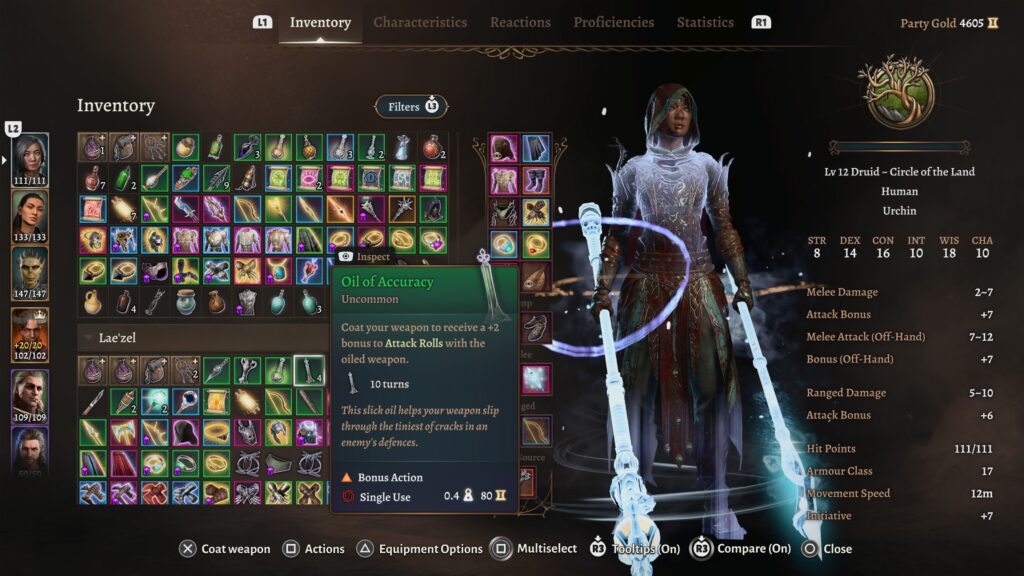Show the Proficiencies tab
This screenshot has width=1024, height=576.
pyautogui.click(x=613, y=22)
